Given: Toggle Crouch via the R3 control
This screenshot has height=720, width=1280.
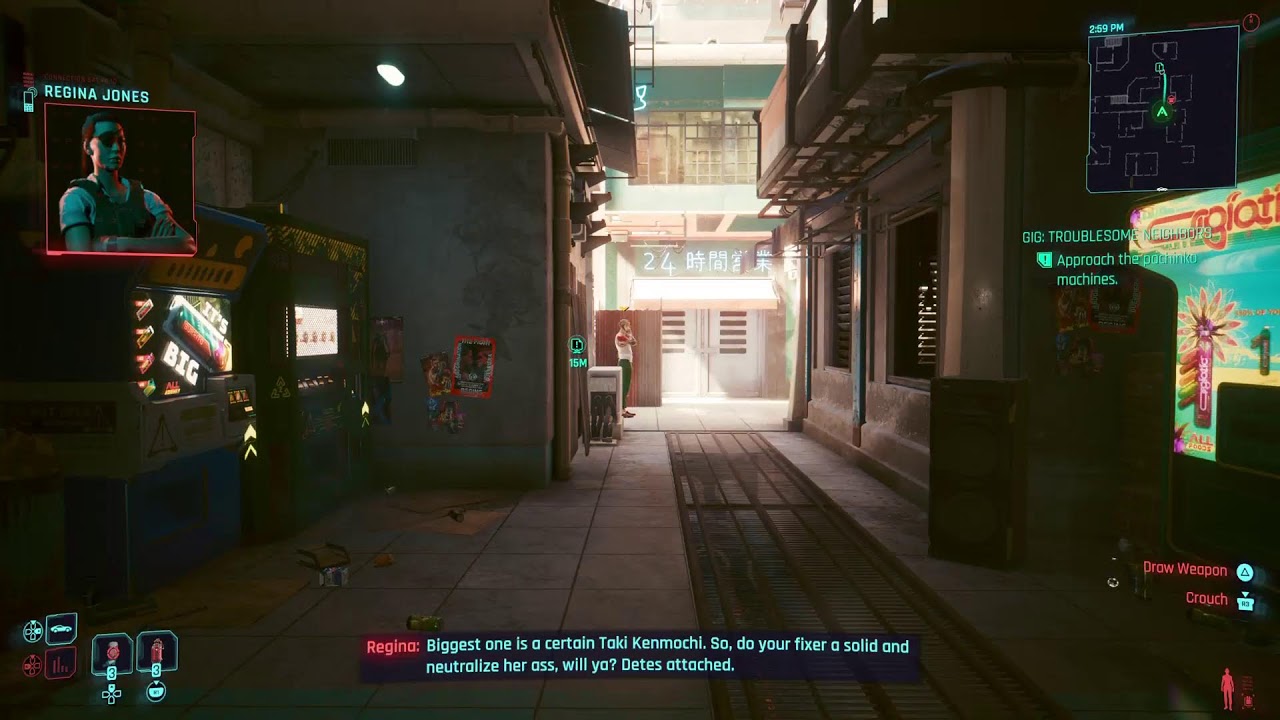Looking at the screenshot, I should 1246,602.
